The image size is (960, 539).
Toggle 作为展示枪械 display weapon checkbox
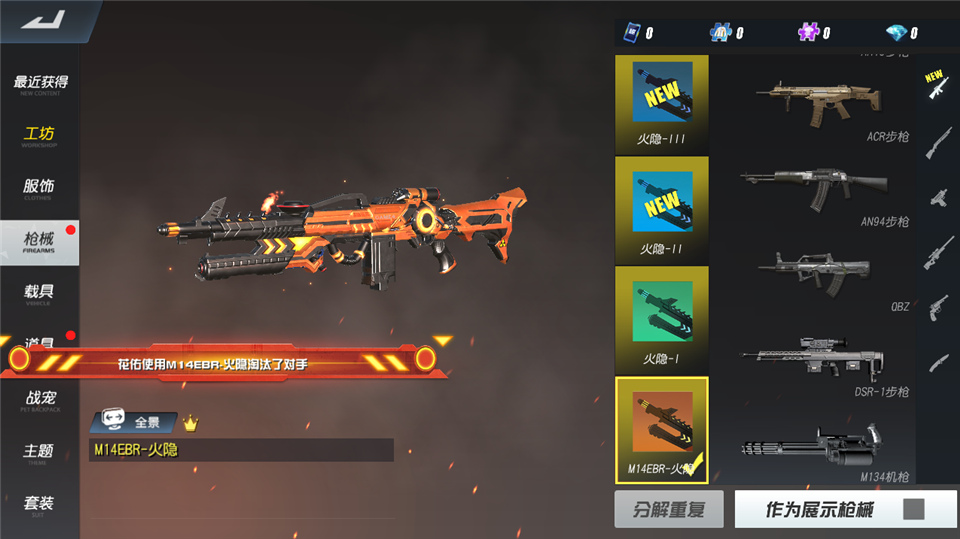913,510
